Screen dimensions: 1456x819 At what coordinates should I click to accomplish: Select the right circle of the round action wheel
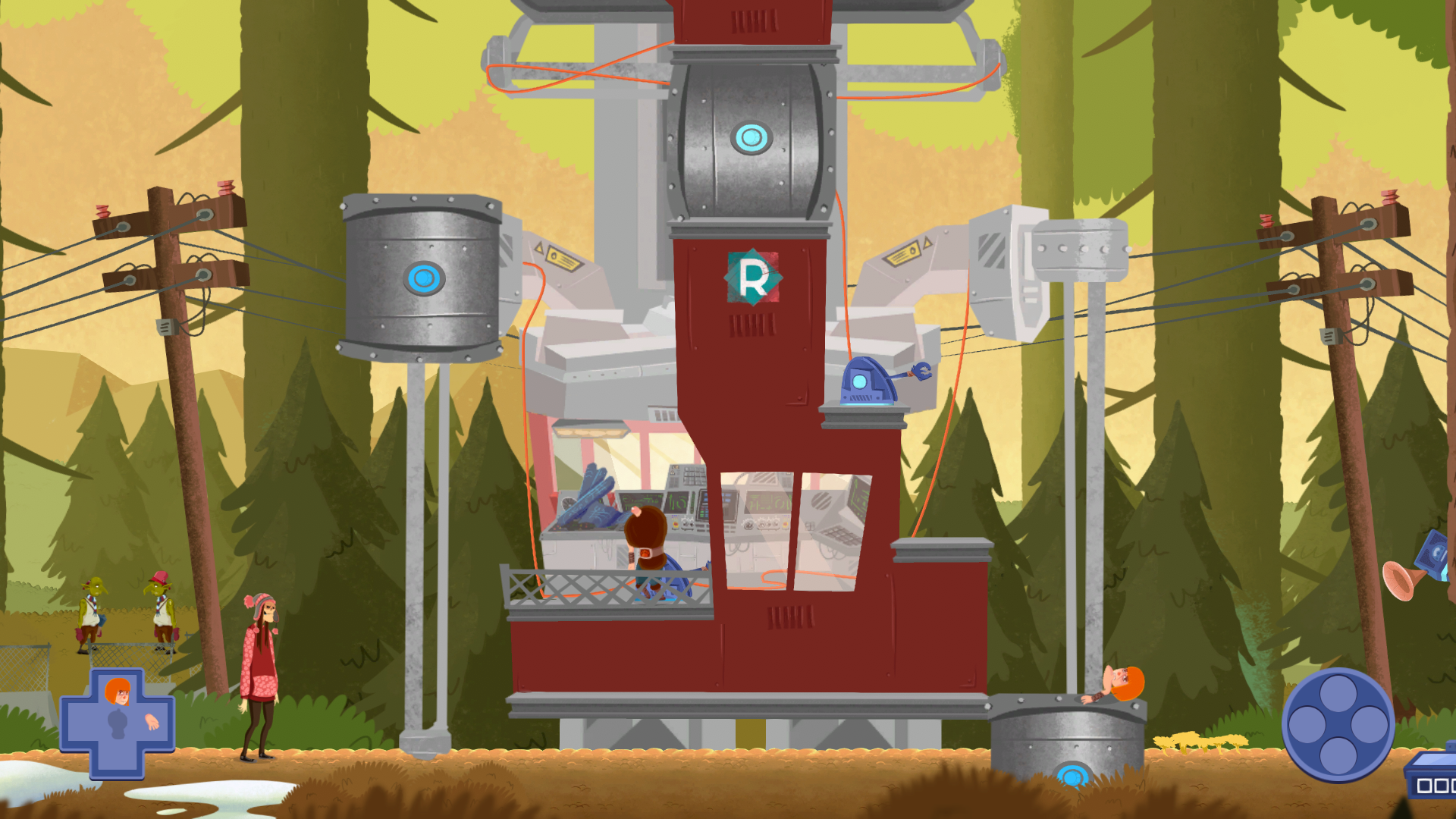[x=1369, y=724]
